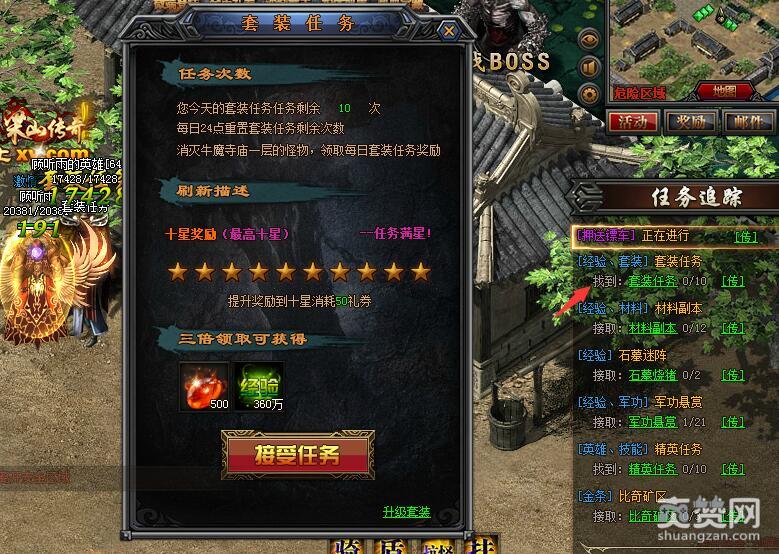Click the 材料副本 quest link
Screen dimensions: 779x554
652,328
